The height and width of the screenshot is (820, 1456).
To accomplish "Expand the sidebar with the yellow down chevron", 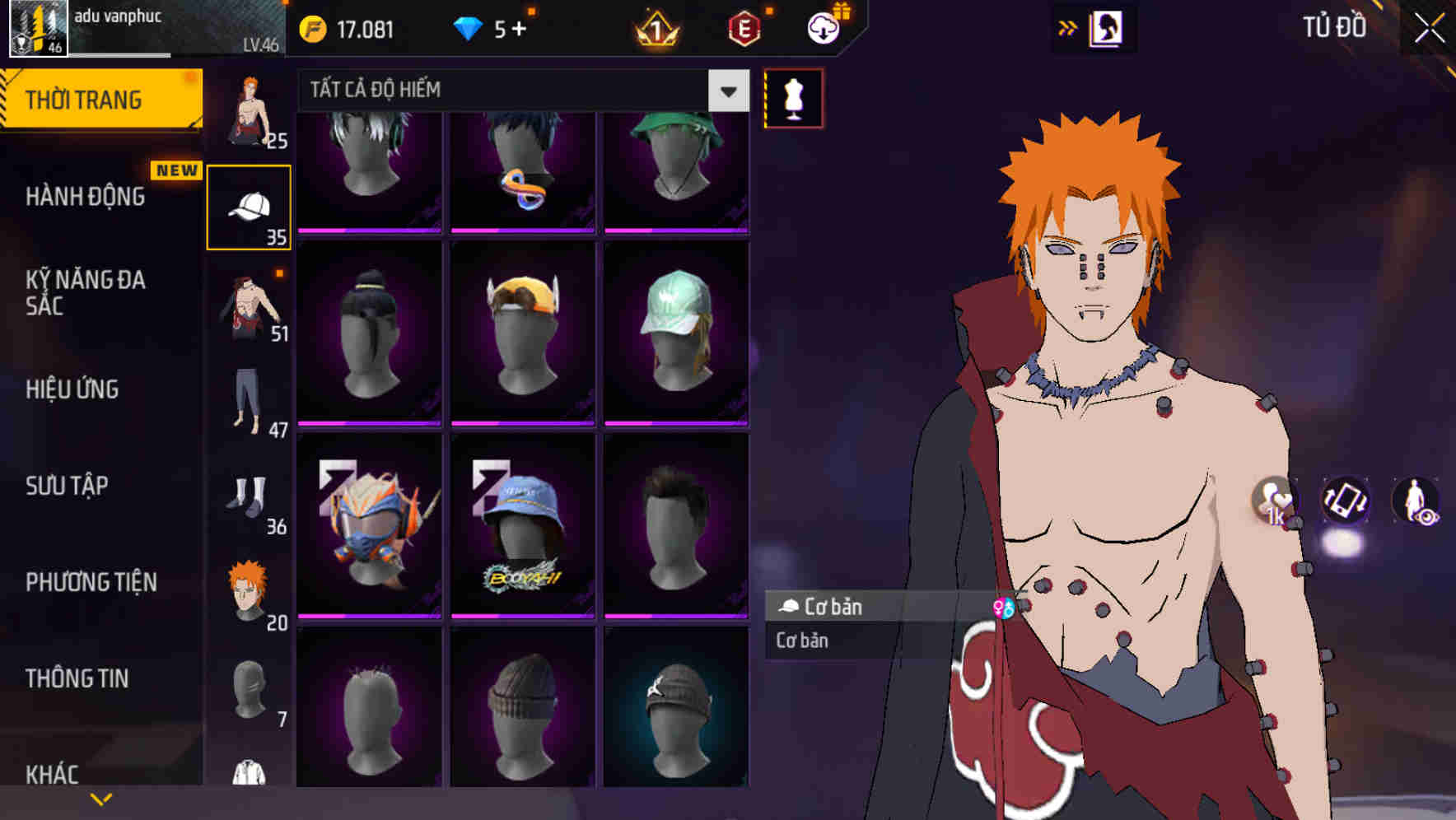I will click(x=101, y=797).
